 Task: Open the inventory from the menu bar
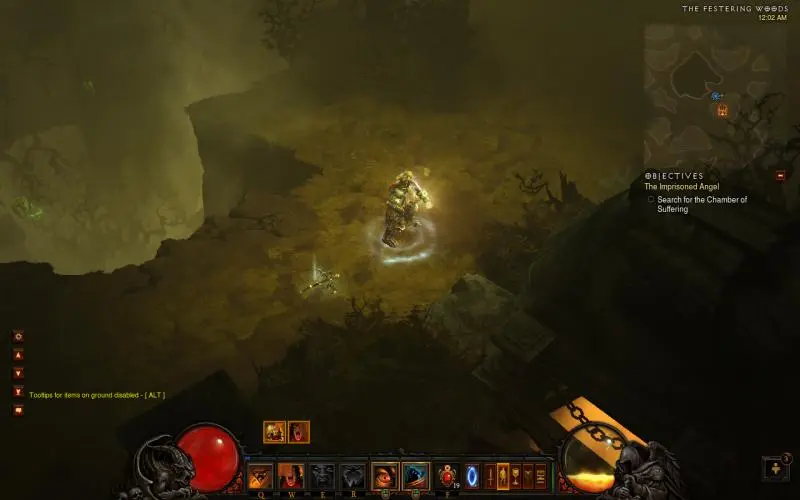coord(503,476)
